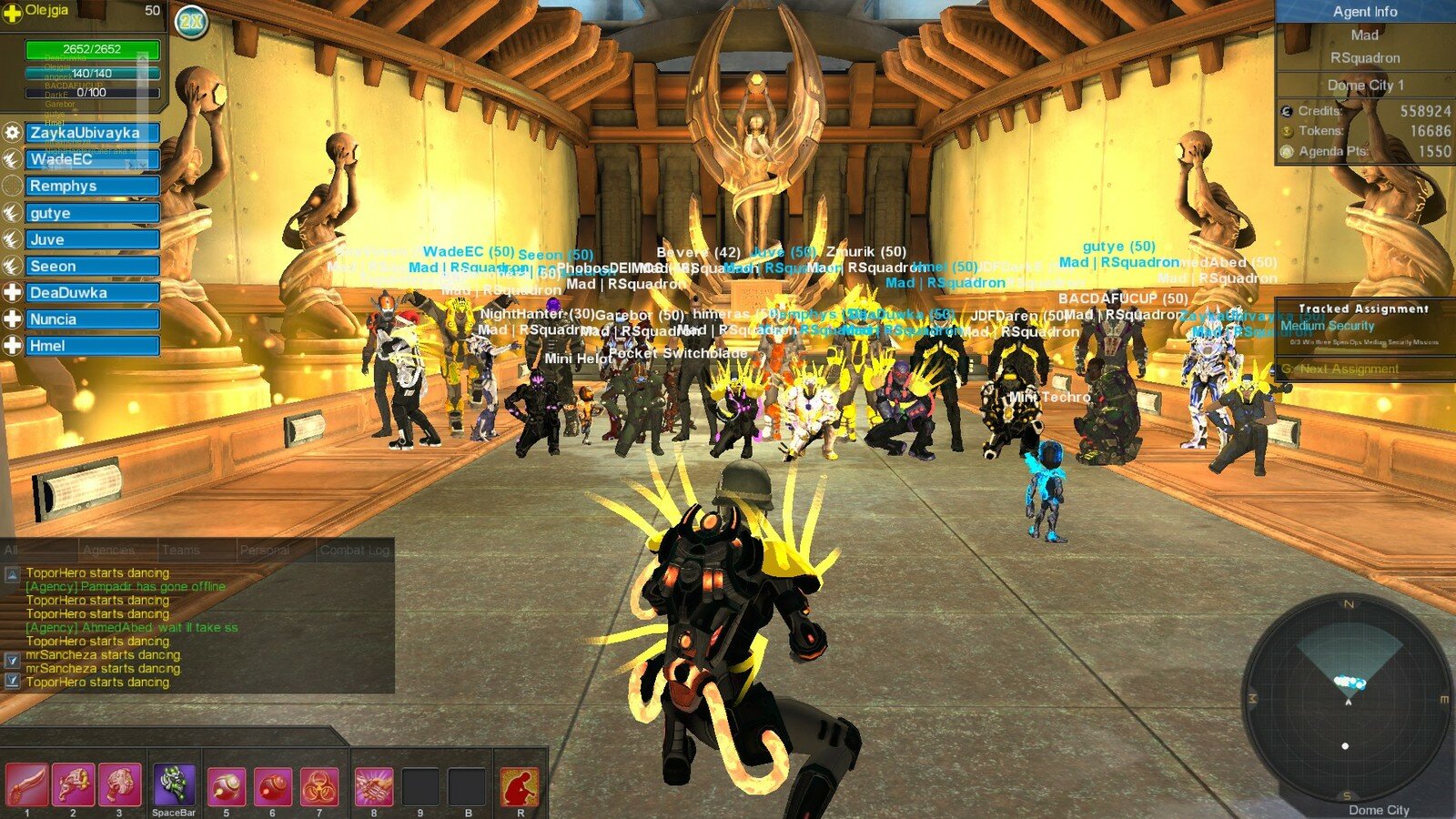
Task: Activate the curved blade ability in slot 1
Action: (x=26, y=785)
